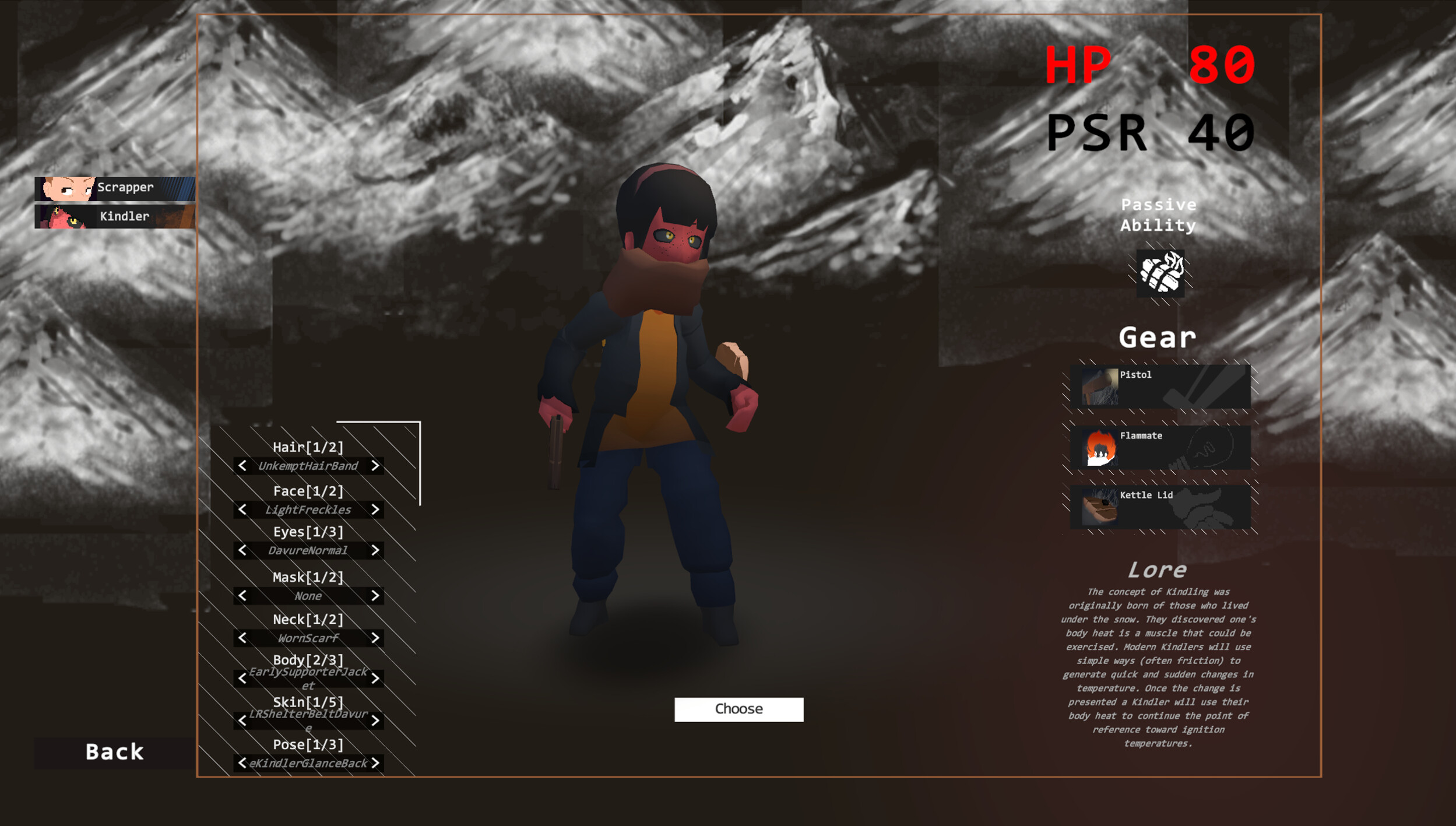Go back to previous Eyes option
Screen dimensions: 1456x826
pos(242,550)
